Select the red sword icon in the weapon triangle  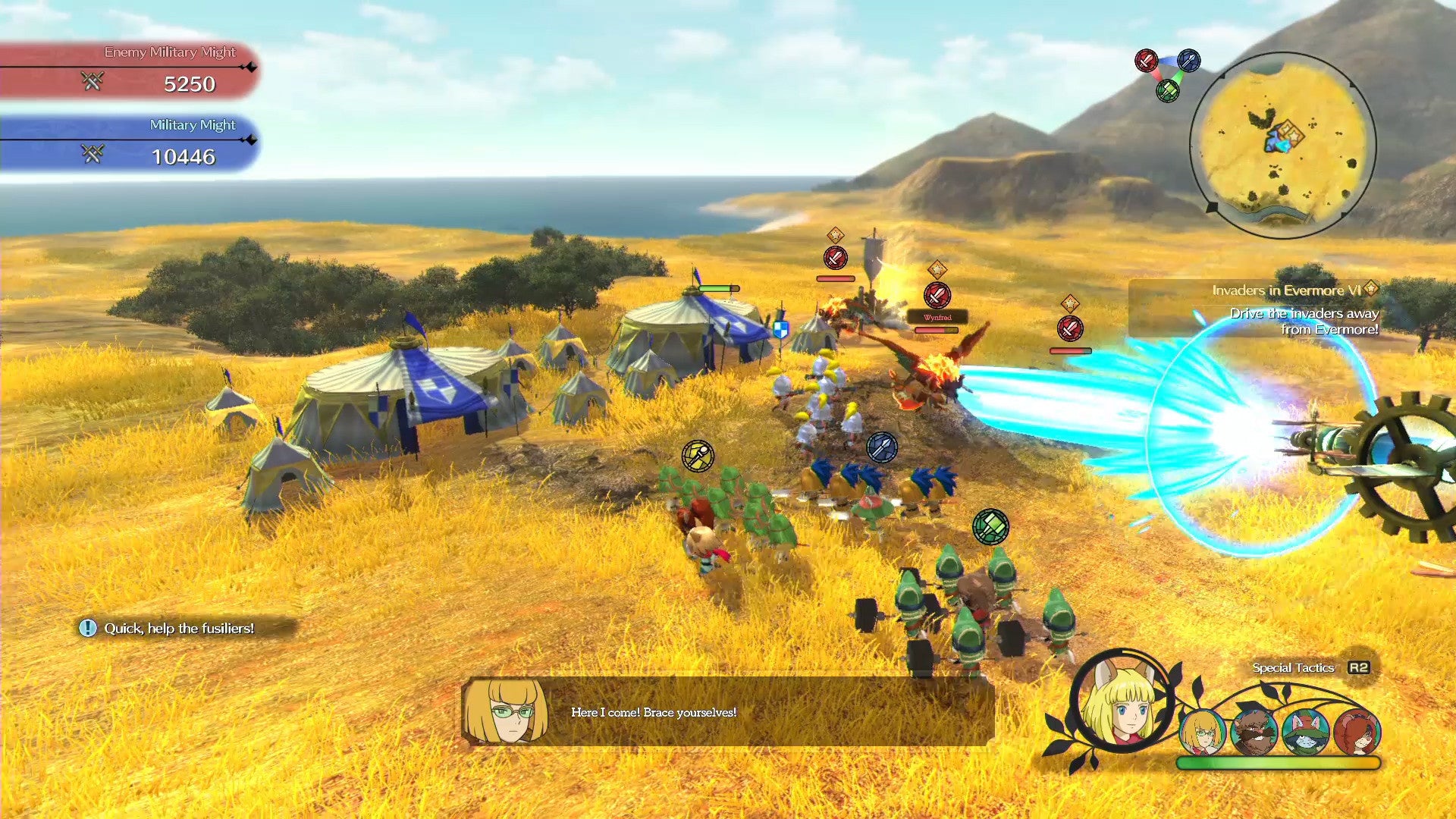tap(1146, 61)
